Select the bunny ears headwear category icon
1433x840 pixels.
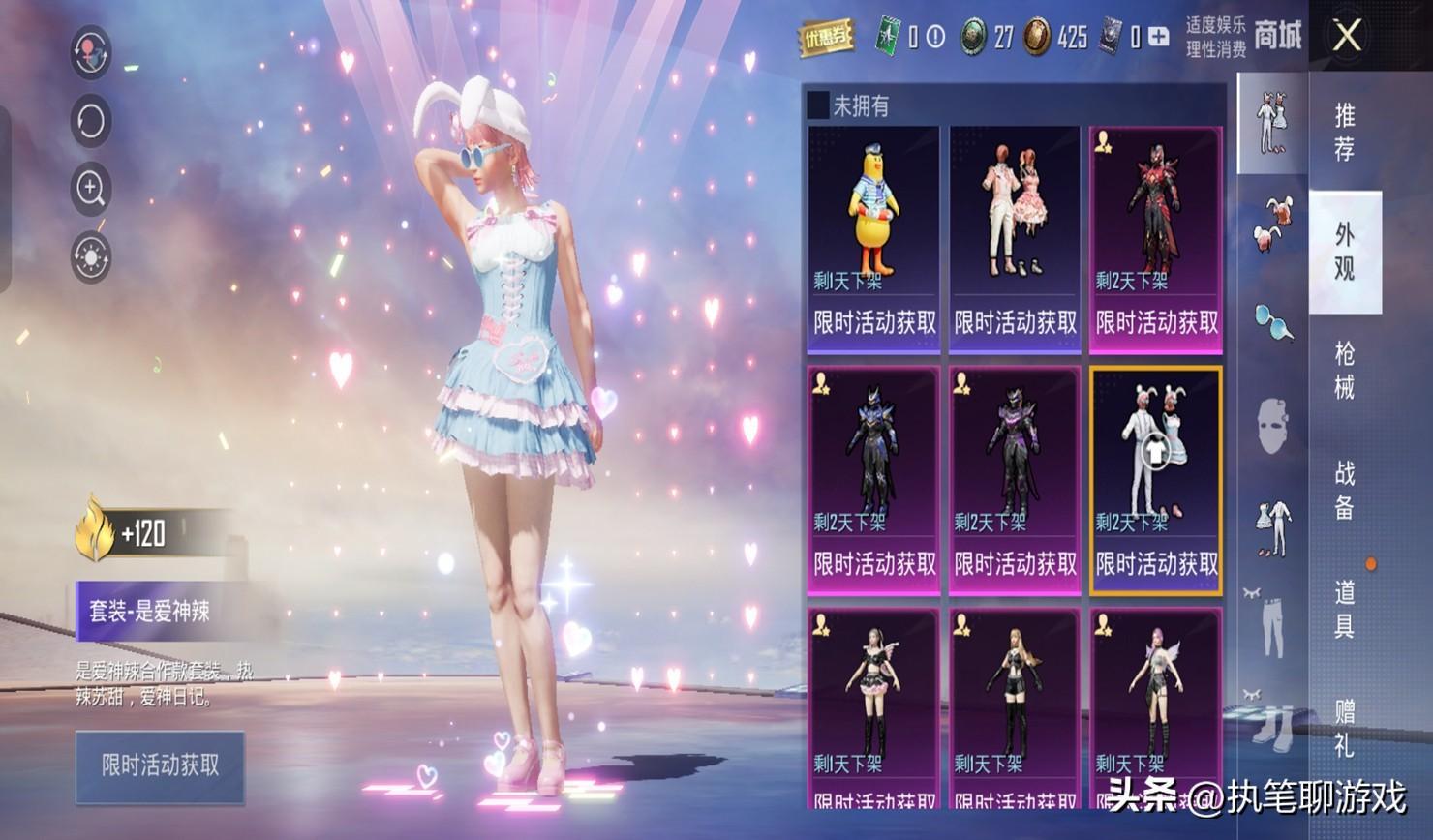[1272, 223]
